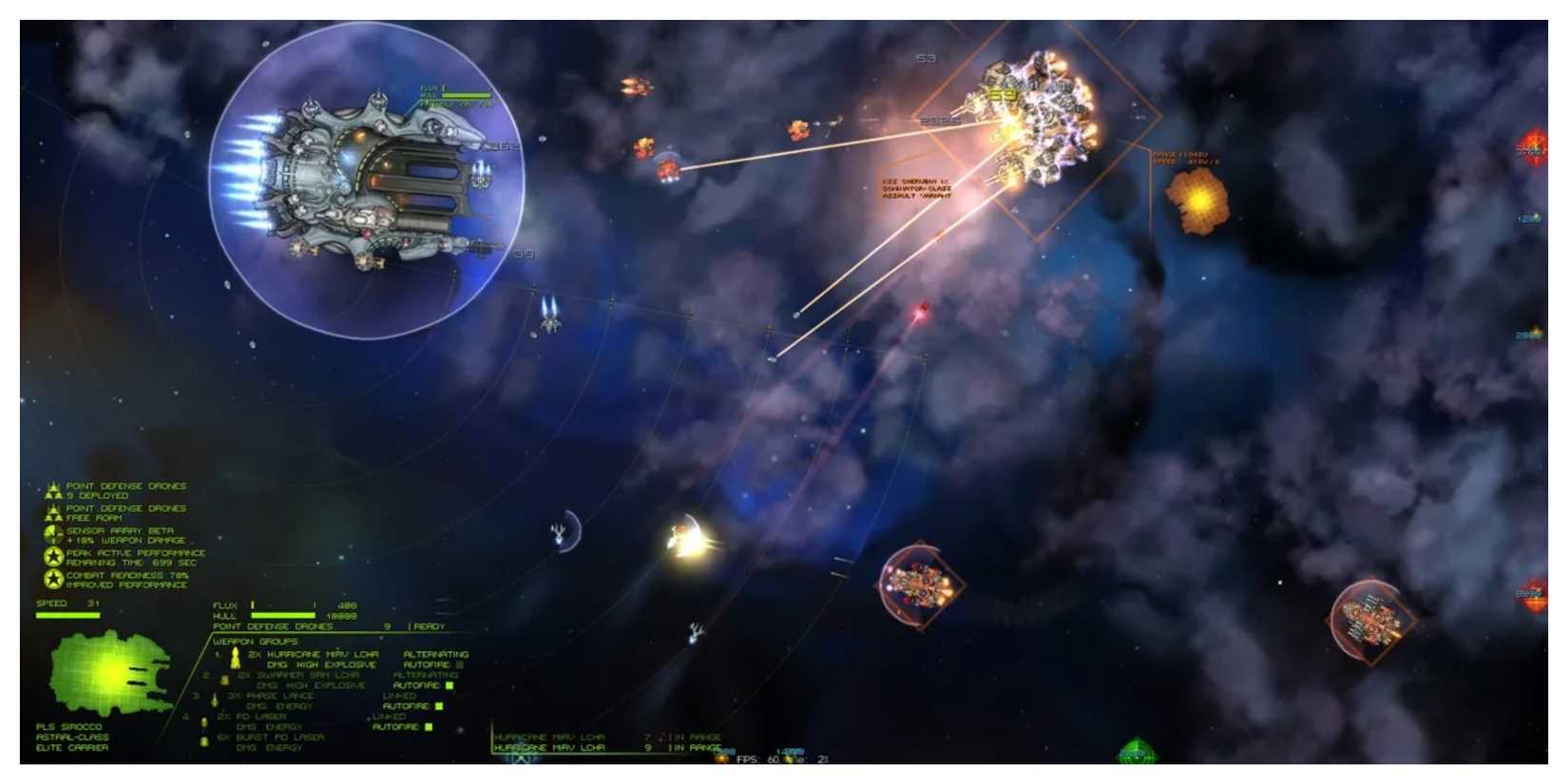Click the FLUX level bar

281,605
